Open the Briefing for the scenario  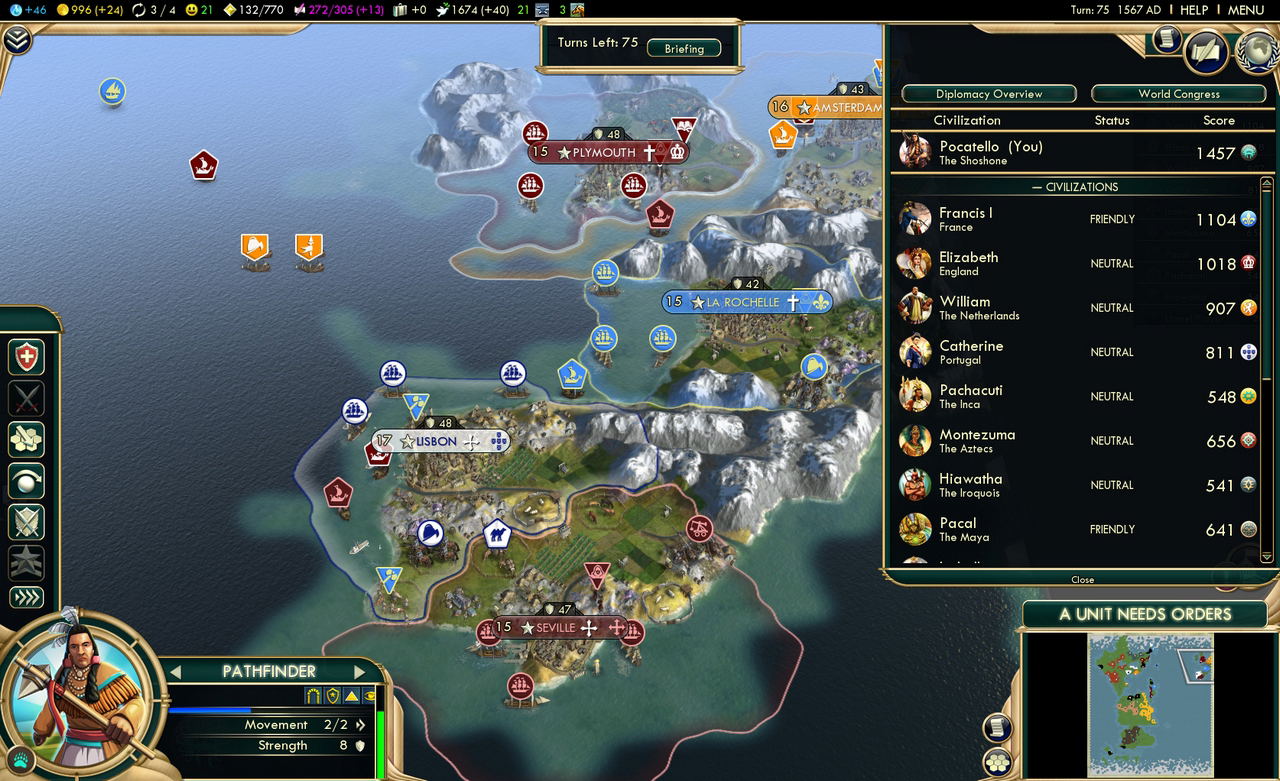pos(684,48)
